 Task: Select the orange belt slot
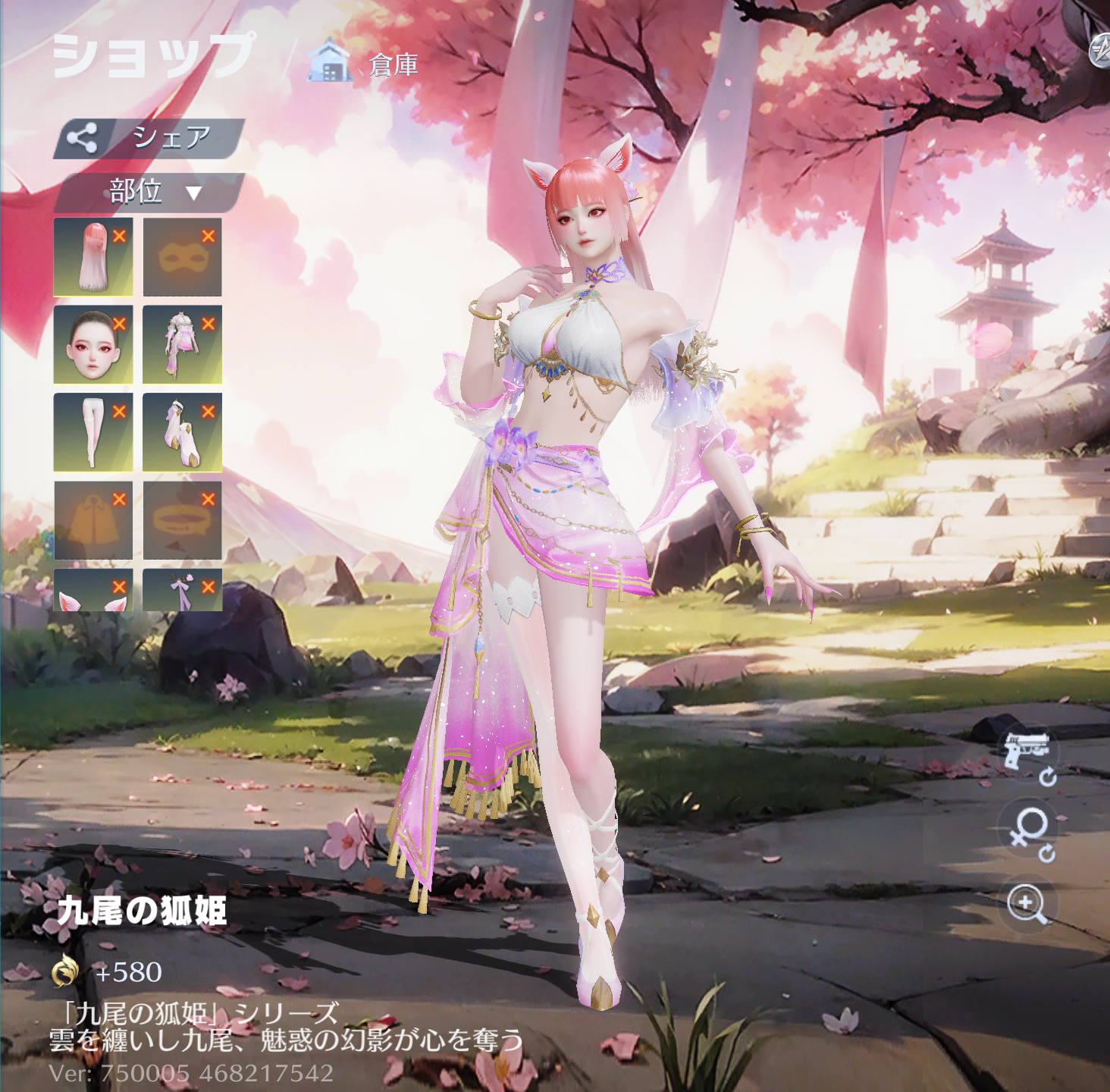182,520
